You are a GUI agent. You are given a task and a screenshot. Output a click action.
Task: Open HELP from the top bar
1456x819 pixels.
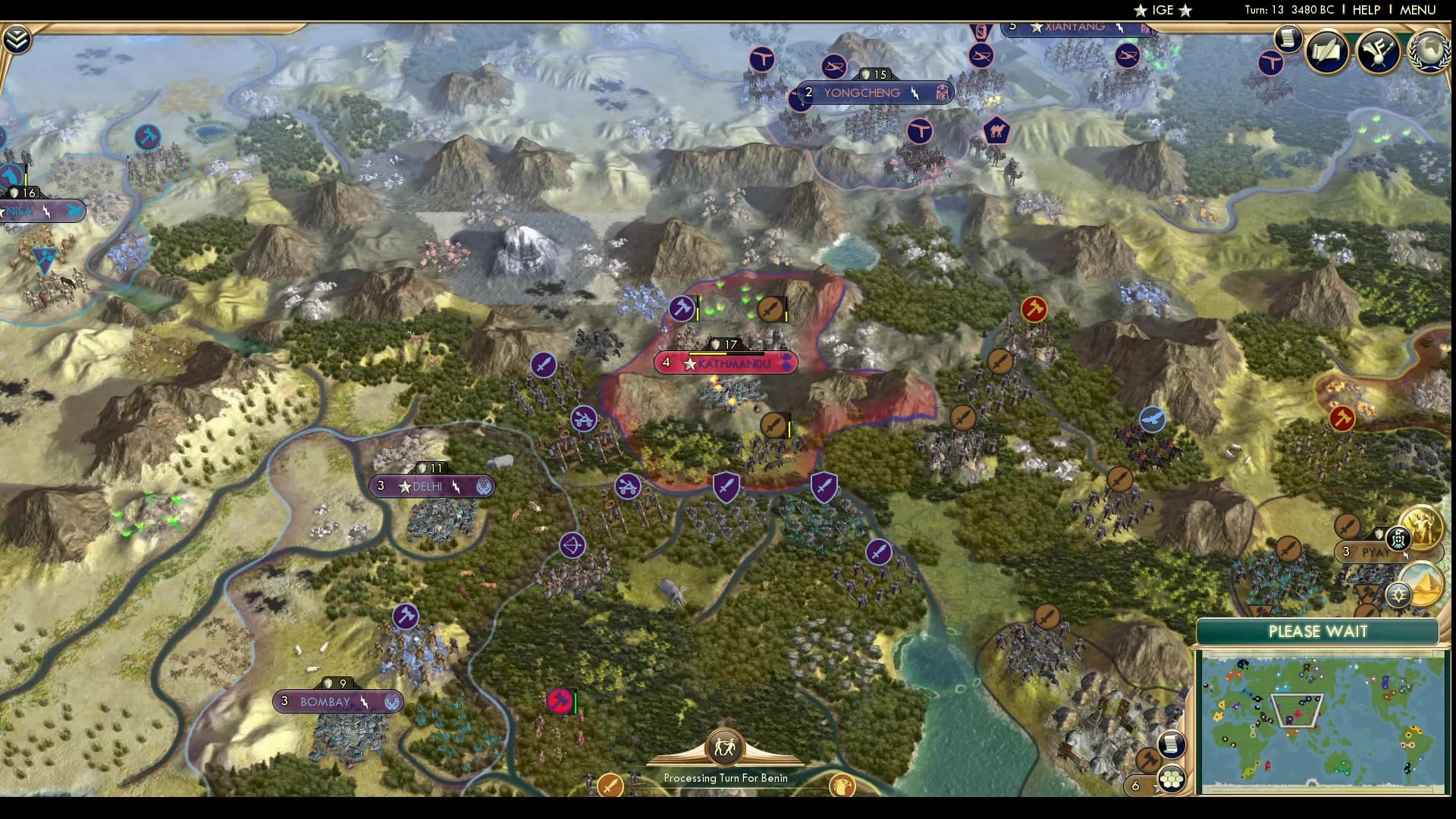(x=1365, y=11)
